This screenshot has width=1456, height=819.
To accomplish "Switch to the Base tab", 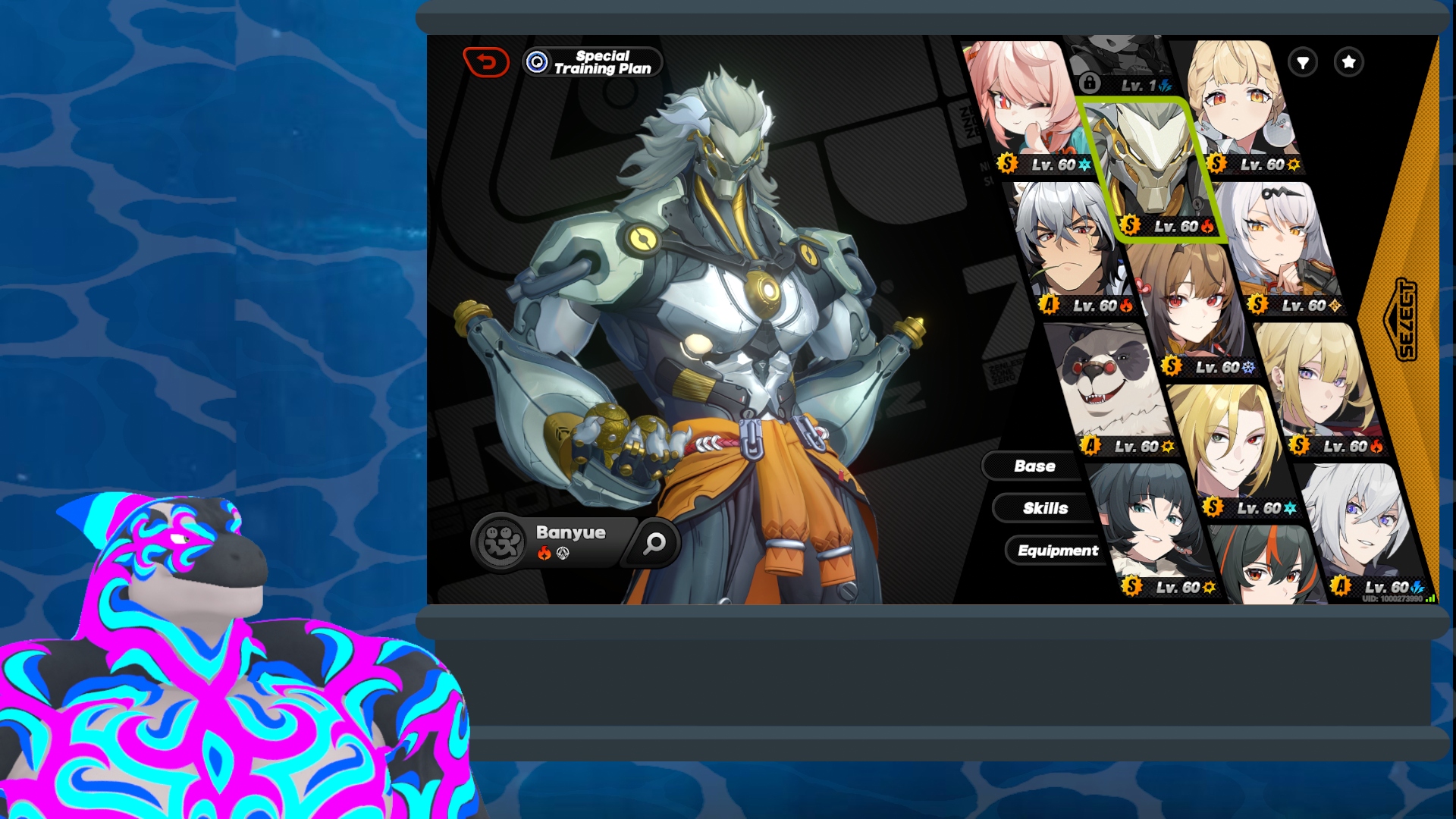I will pos(1034,466).
